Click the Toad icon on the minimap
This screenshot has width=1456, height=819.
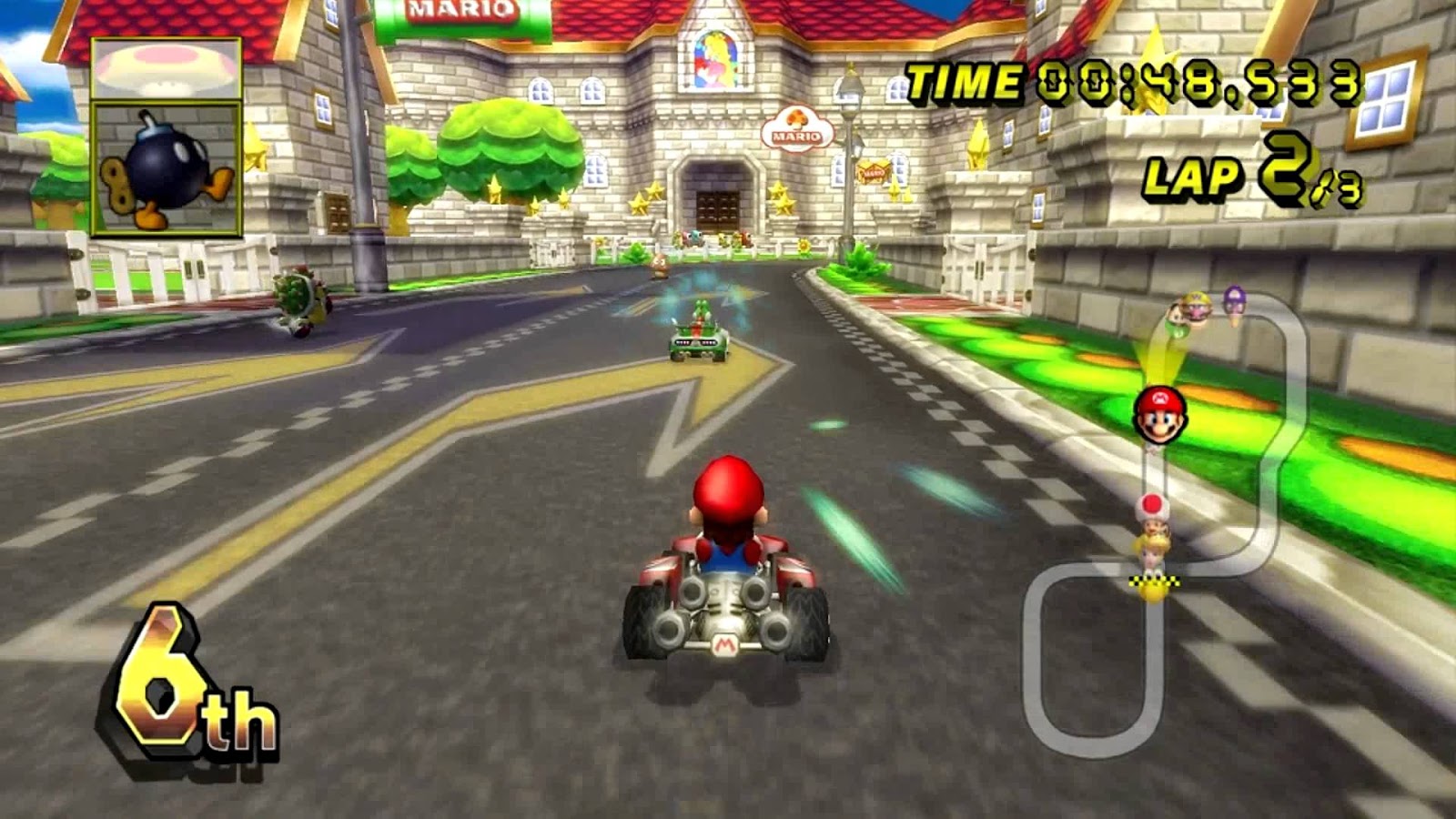[1151, 507]
